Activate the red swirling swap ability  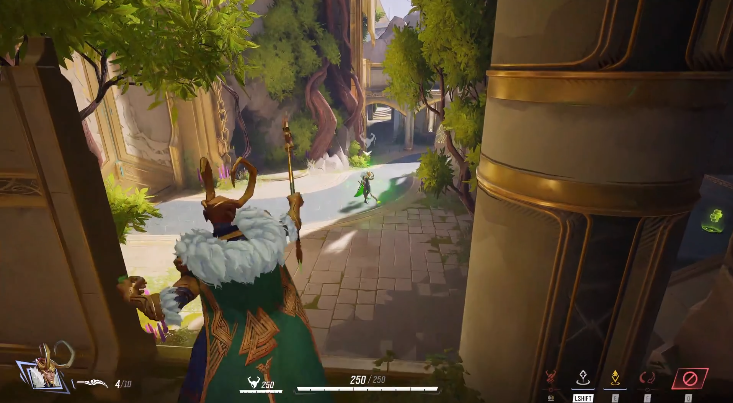pos(648,378)
